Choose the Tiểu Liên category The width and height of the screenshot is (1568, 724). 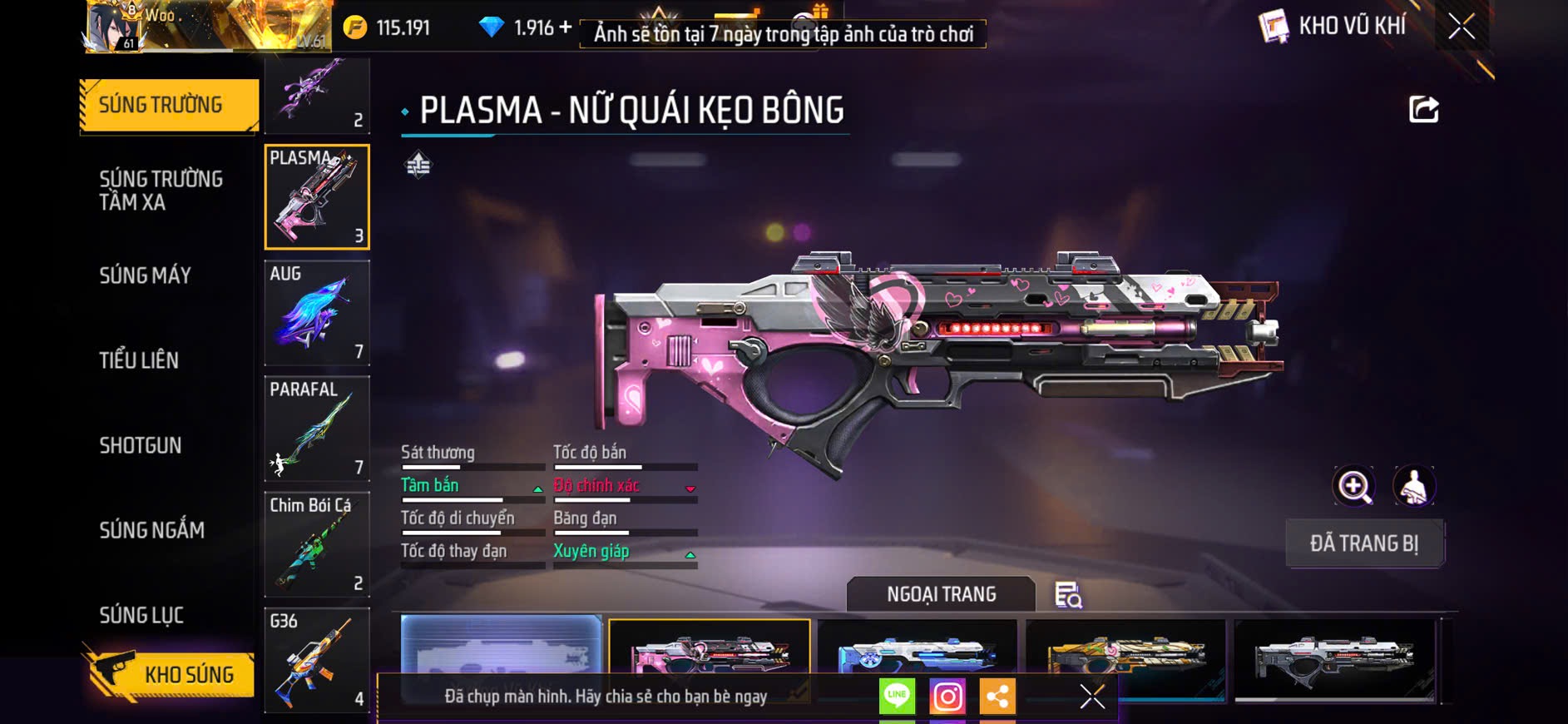pos(139,360)
